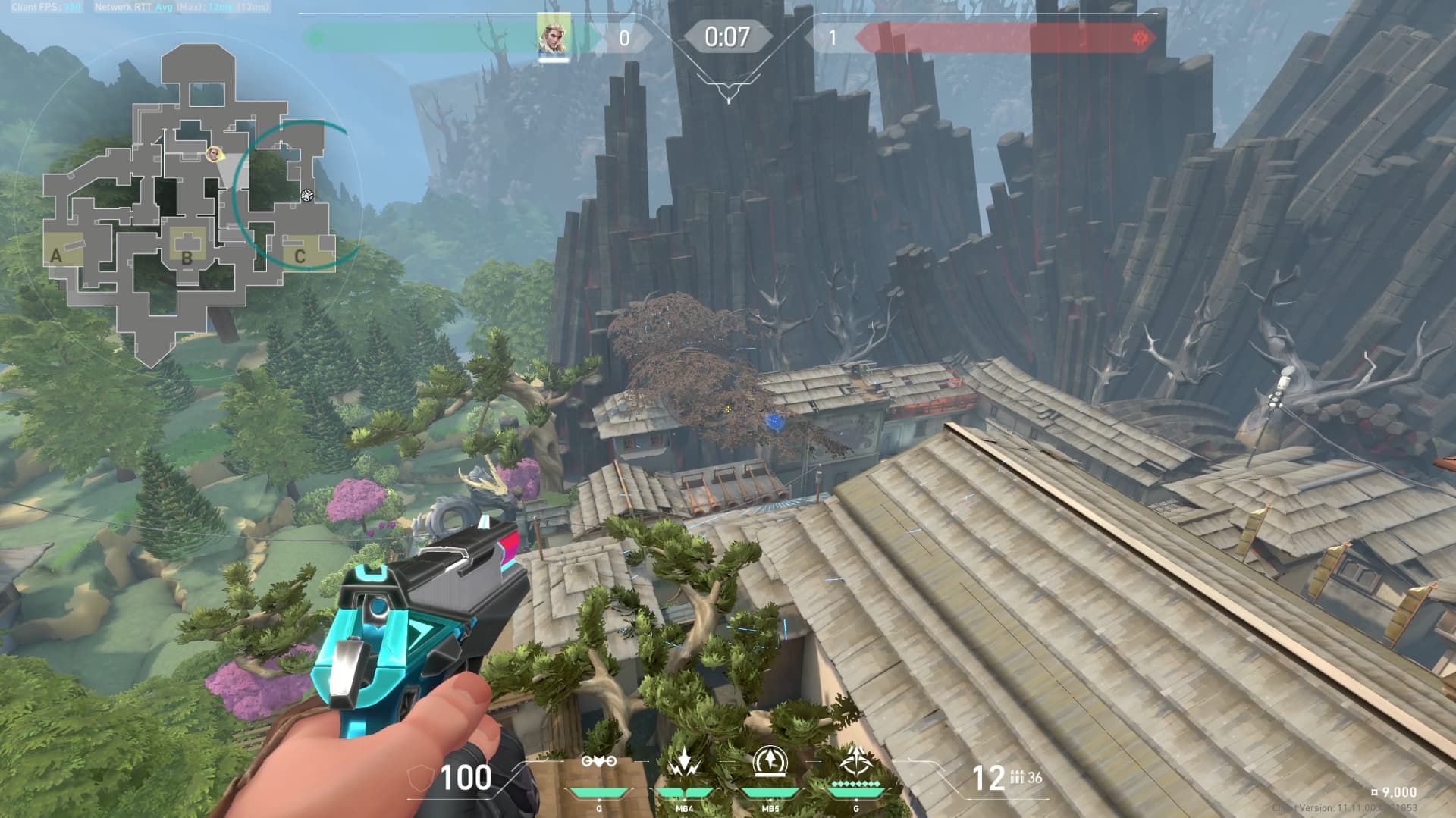Click your player marker on the minimap
Screen dimensions: 1456x818
click(214, 155)
